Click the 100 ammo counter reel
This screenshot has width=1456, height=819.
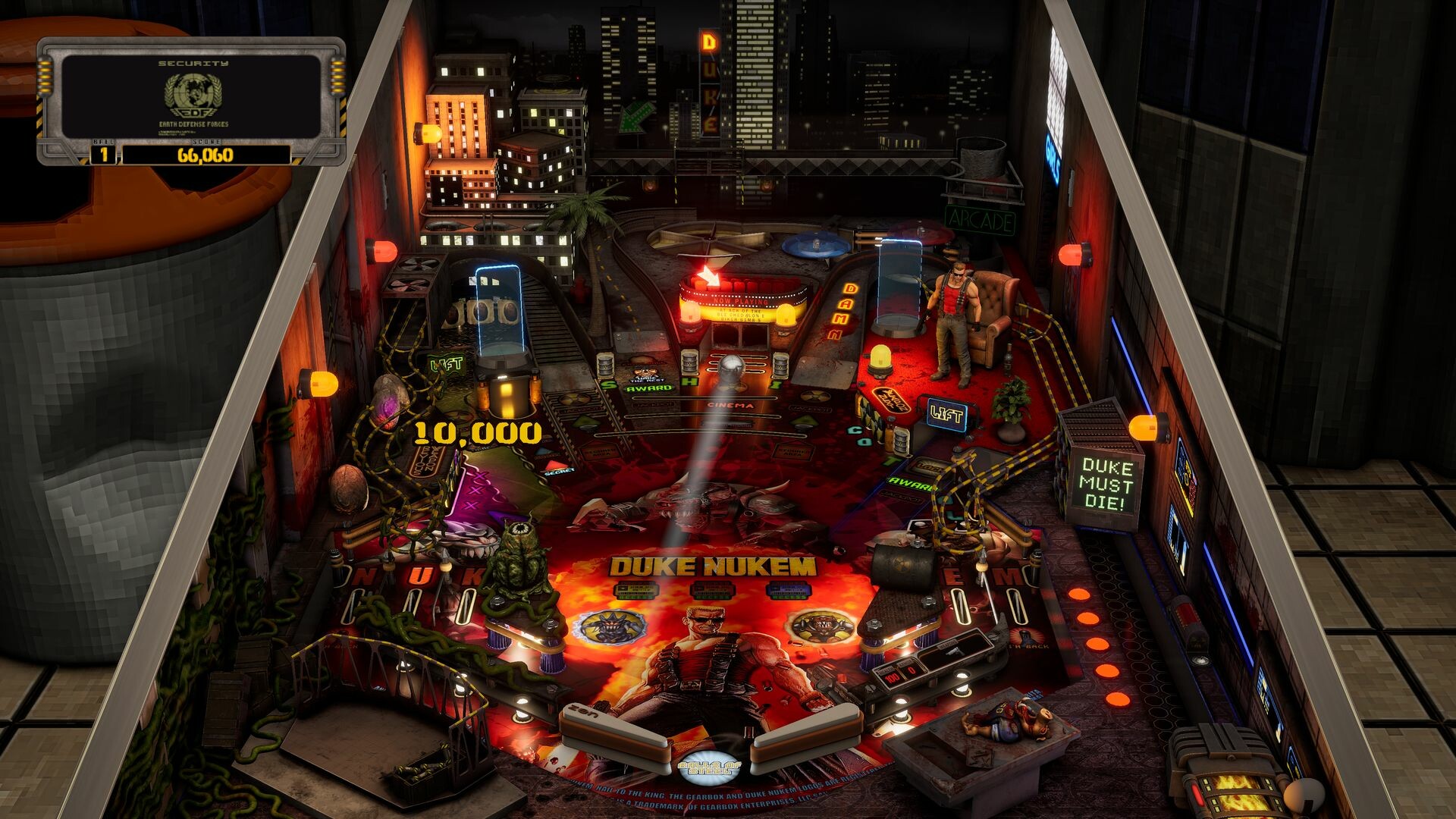[891, 677]
